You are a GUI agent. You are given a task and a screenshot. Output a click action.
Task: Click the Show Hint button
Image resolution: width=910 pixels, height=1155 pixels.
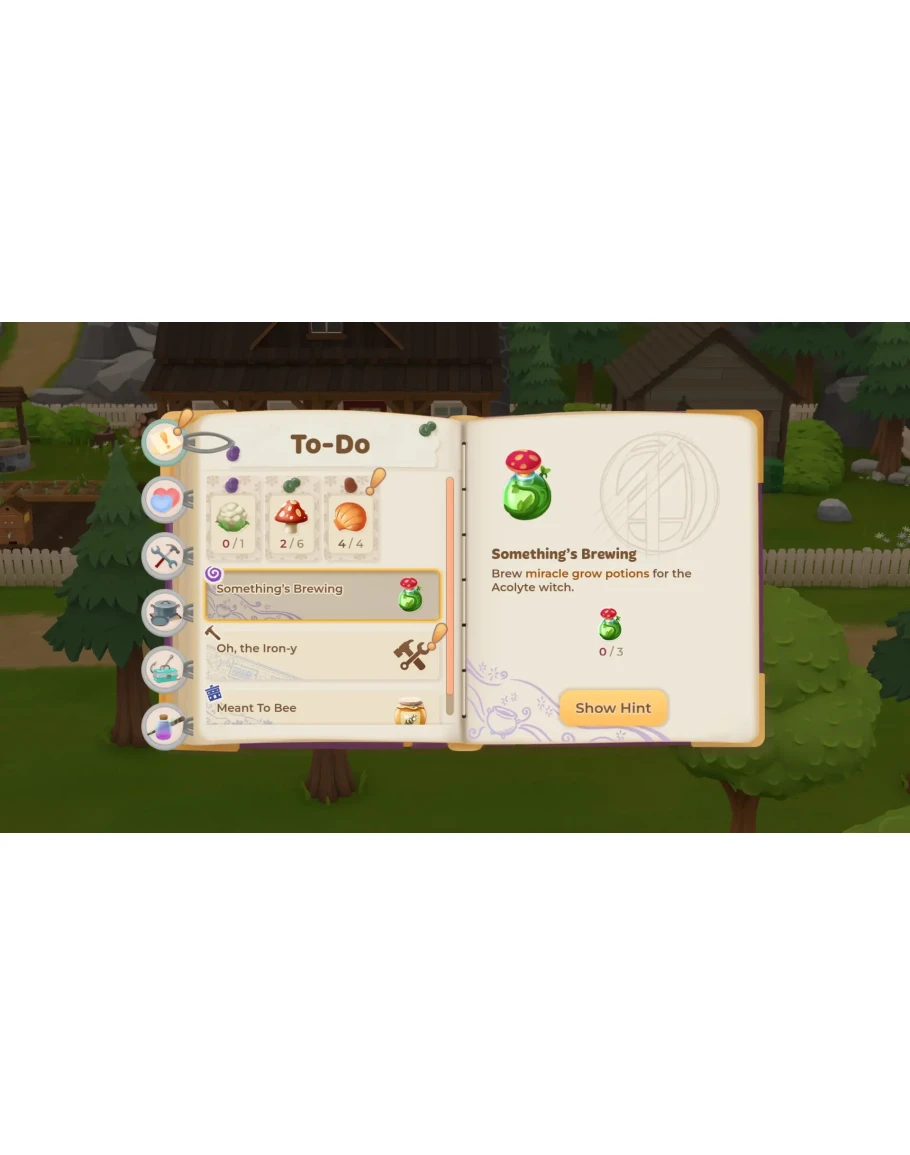pyautogui.click(x=613, y=708)
